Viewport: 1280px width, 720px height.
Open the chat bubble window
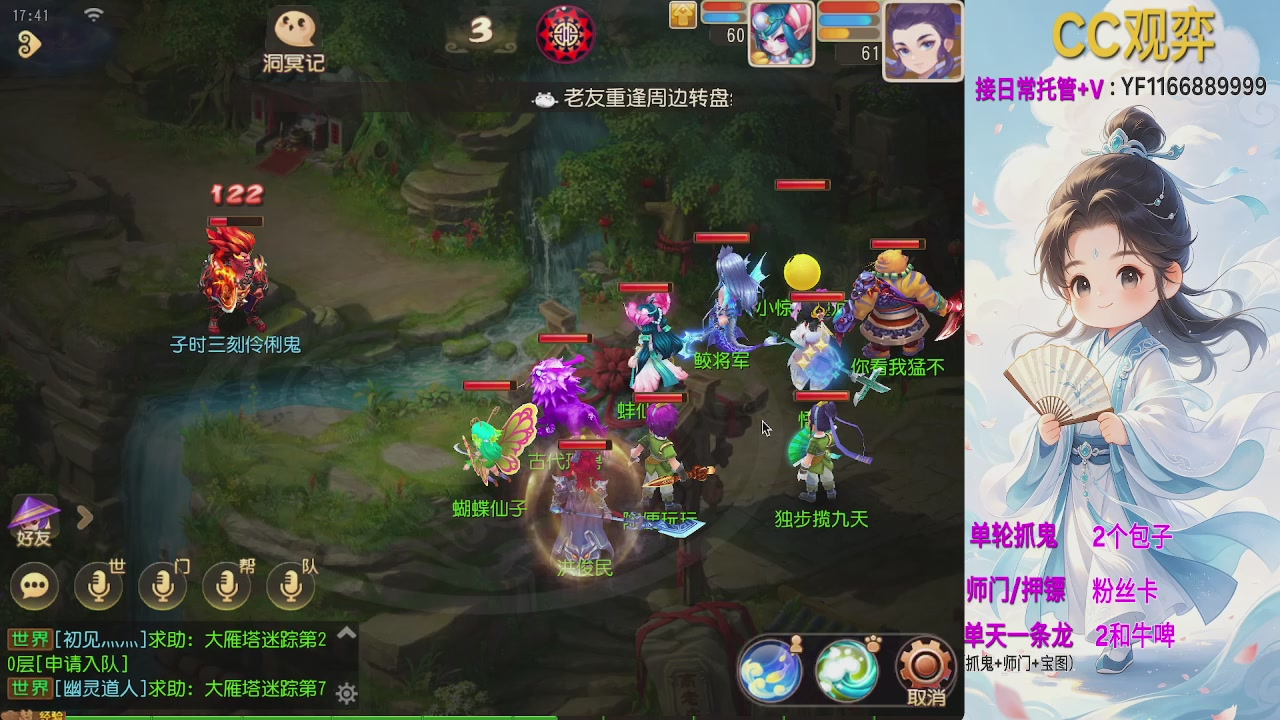point(35,585)
